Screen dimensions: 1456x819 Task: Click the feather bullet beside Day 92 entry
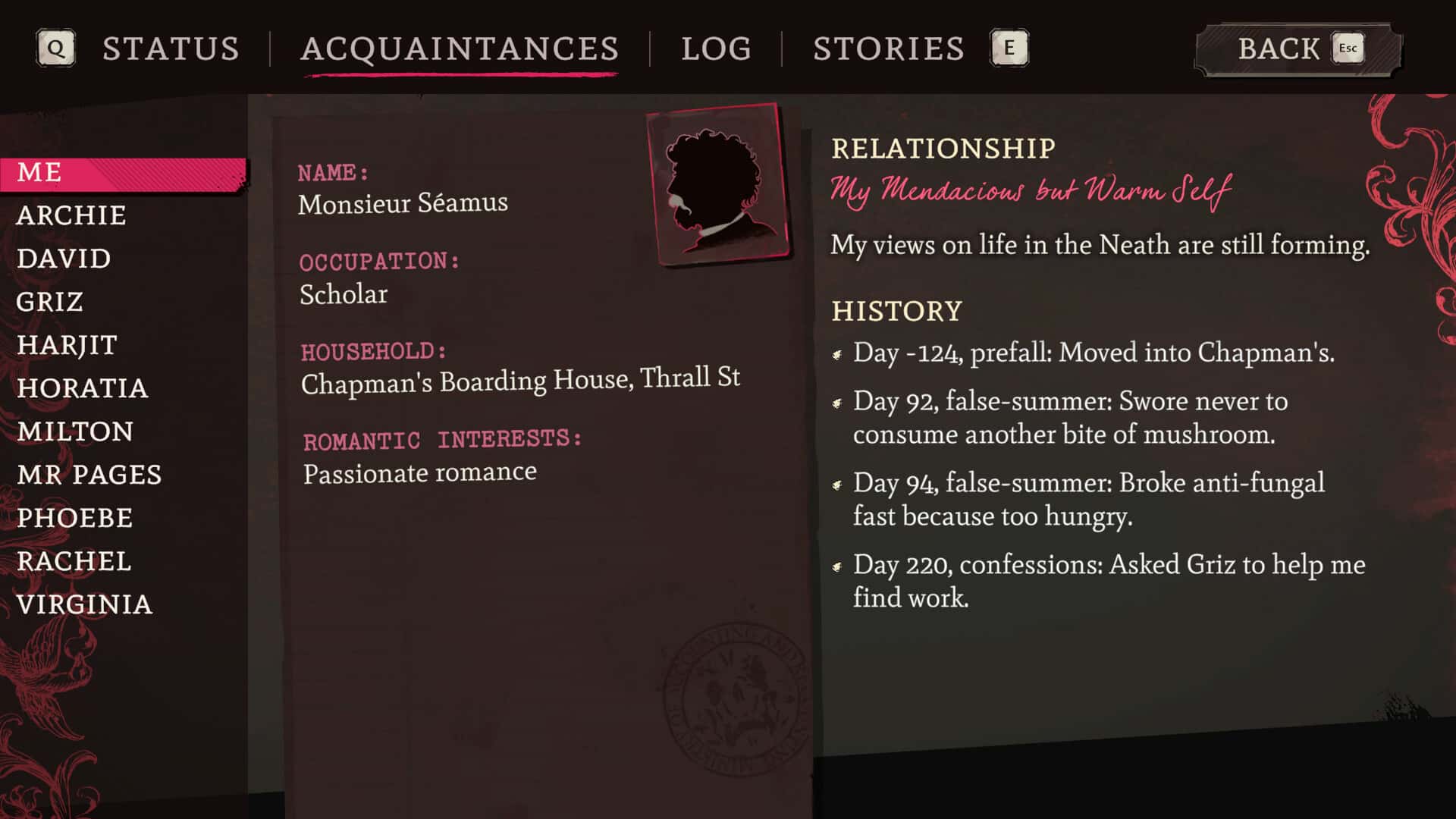pyautogui.click(x=838, y=403)
